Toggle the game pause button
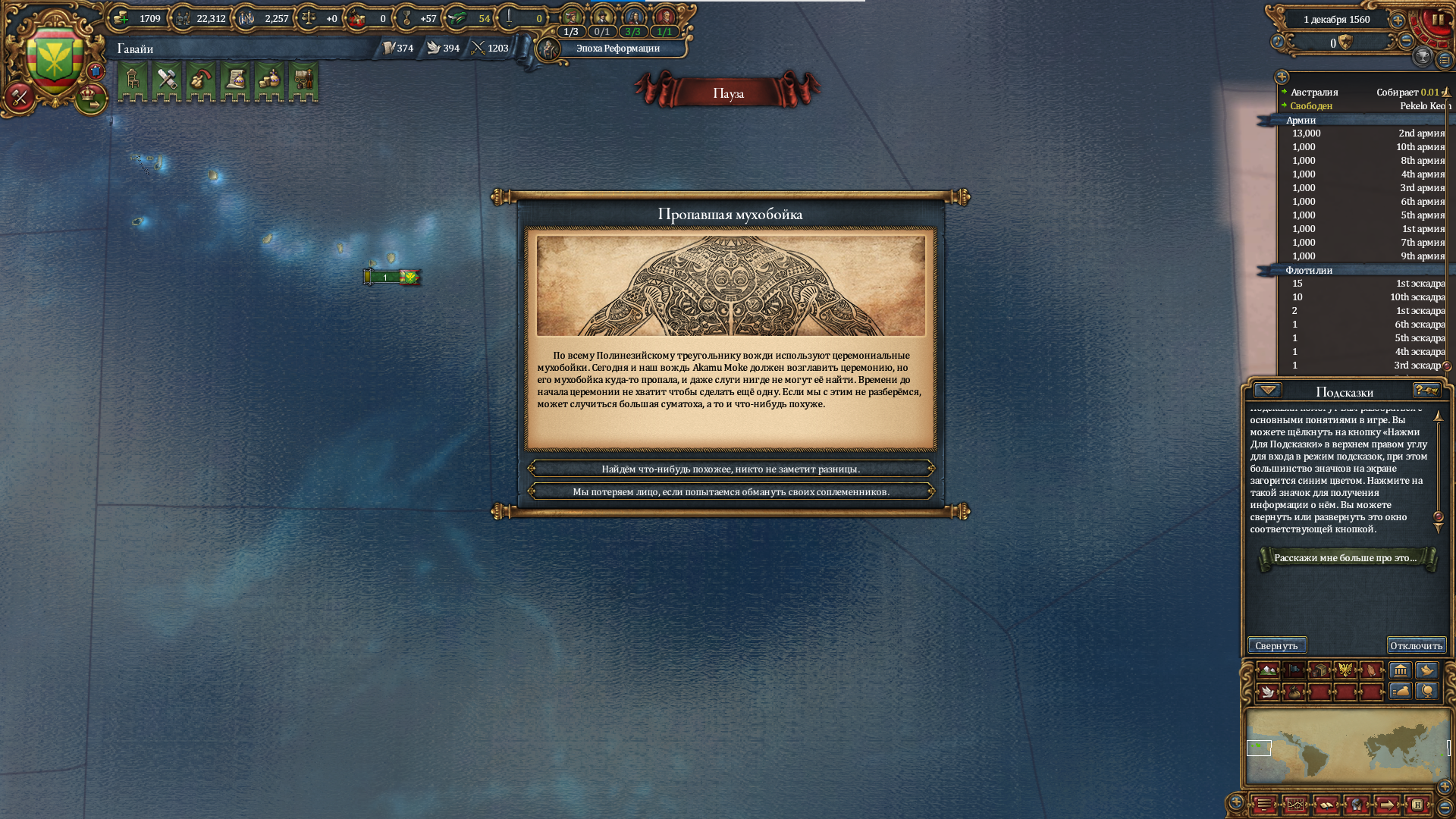1456x819 pixels. tap(1437, 20)
